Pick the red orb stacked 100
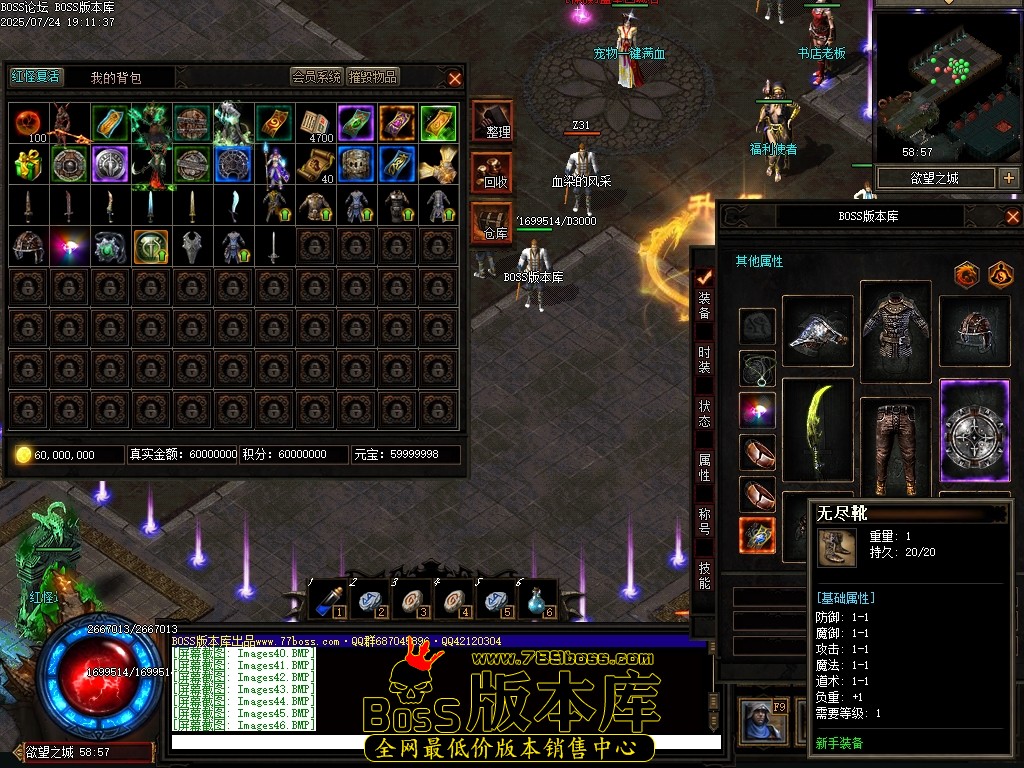 (x=29, y=123)
